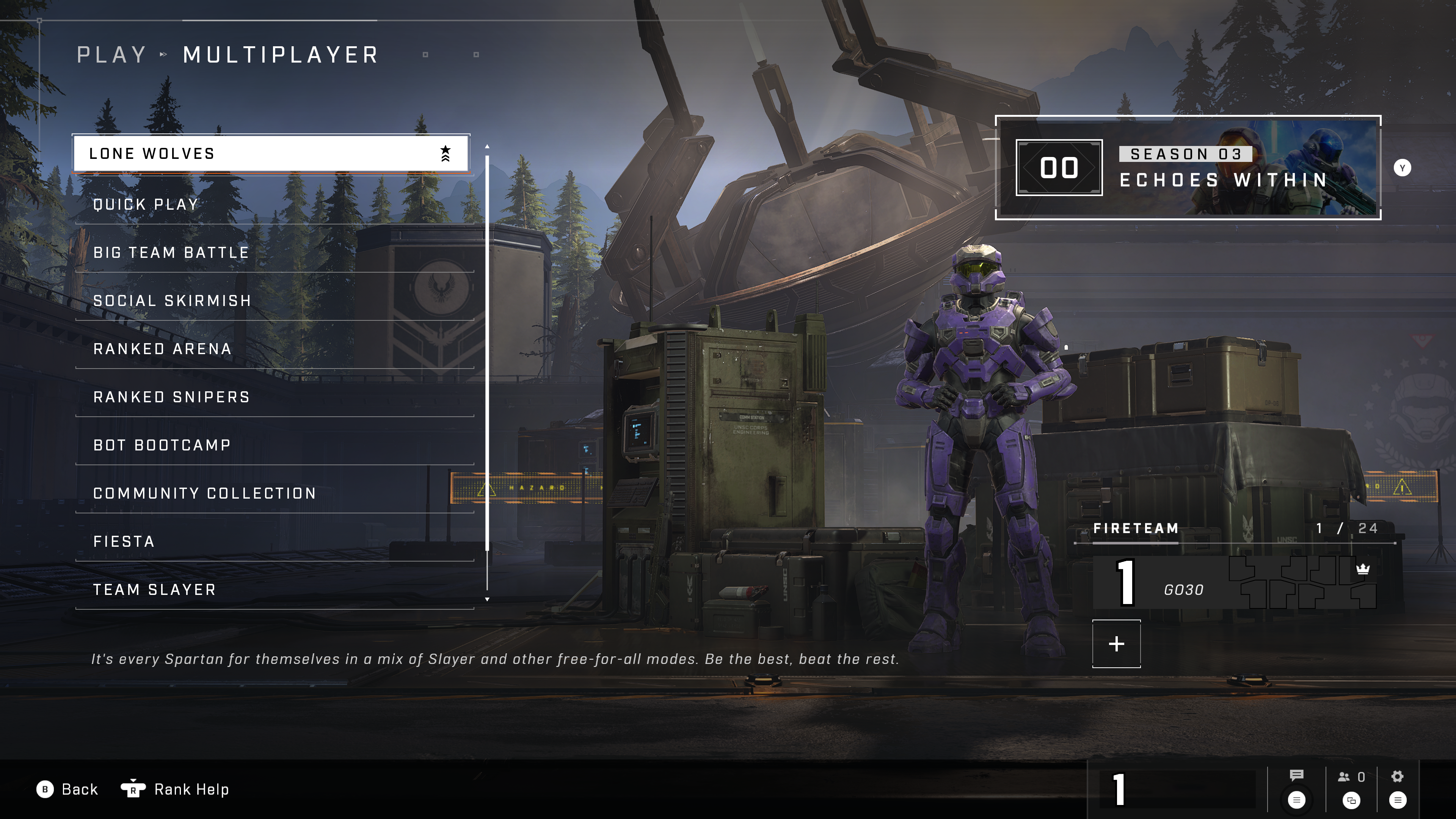1456x819 pixels.
Task: Open the Season 03 Echoes Within banner
Action: point(1188,167)
